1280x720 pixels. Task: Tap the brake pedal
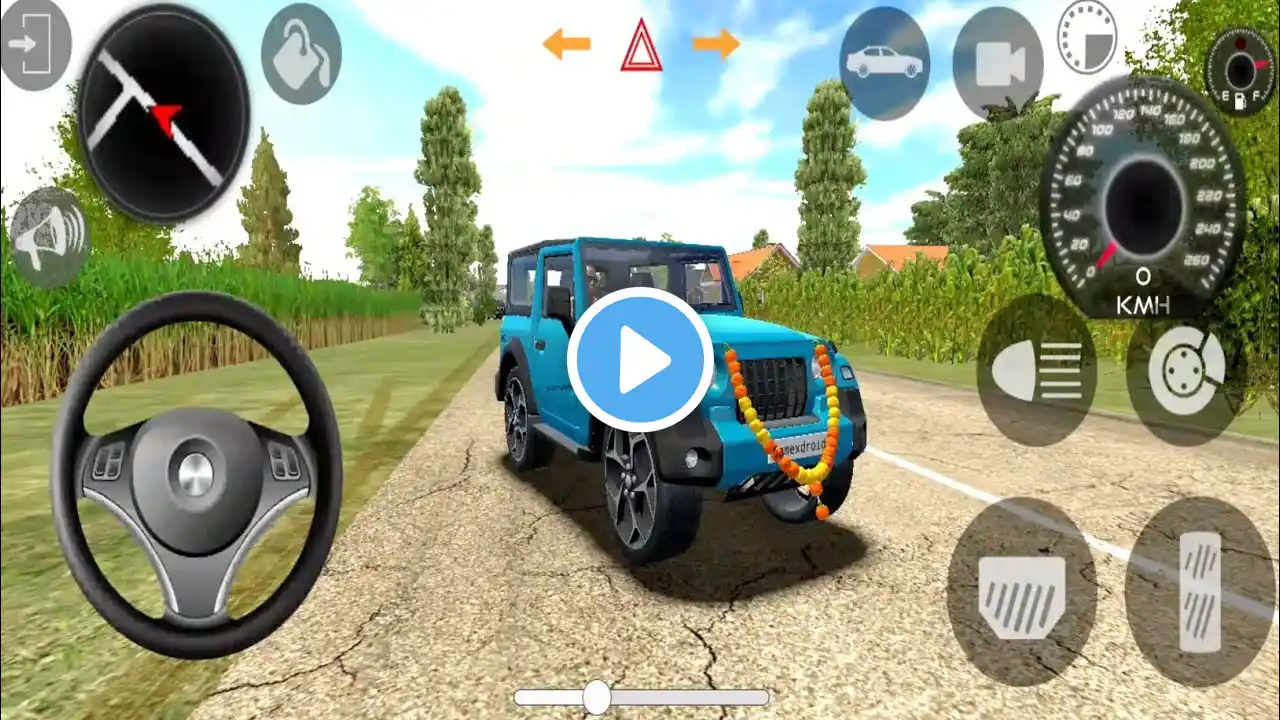click(x=1021, y=590)
